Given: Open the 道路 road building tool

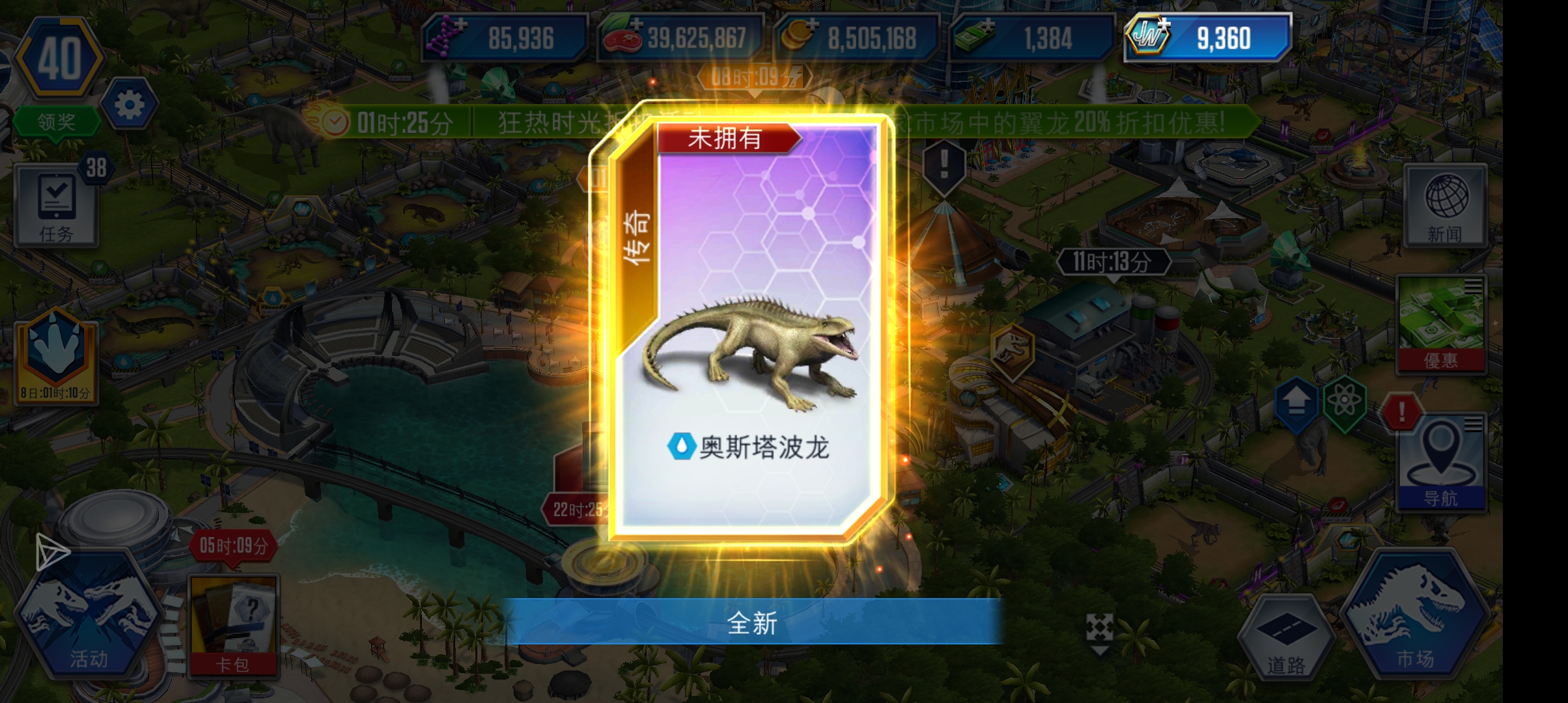Looking at the screenshot, I should click(1285, 635).
